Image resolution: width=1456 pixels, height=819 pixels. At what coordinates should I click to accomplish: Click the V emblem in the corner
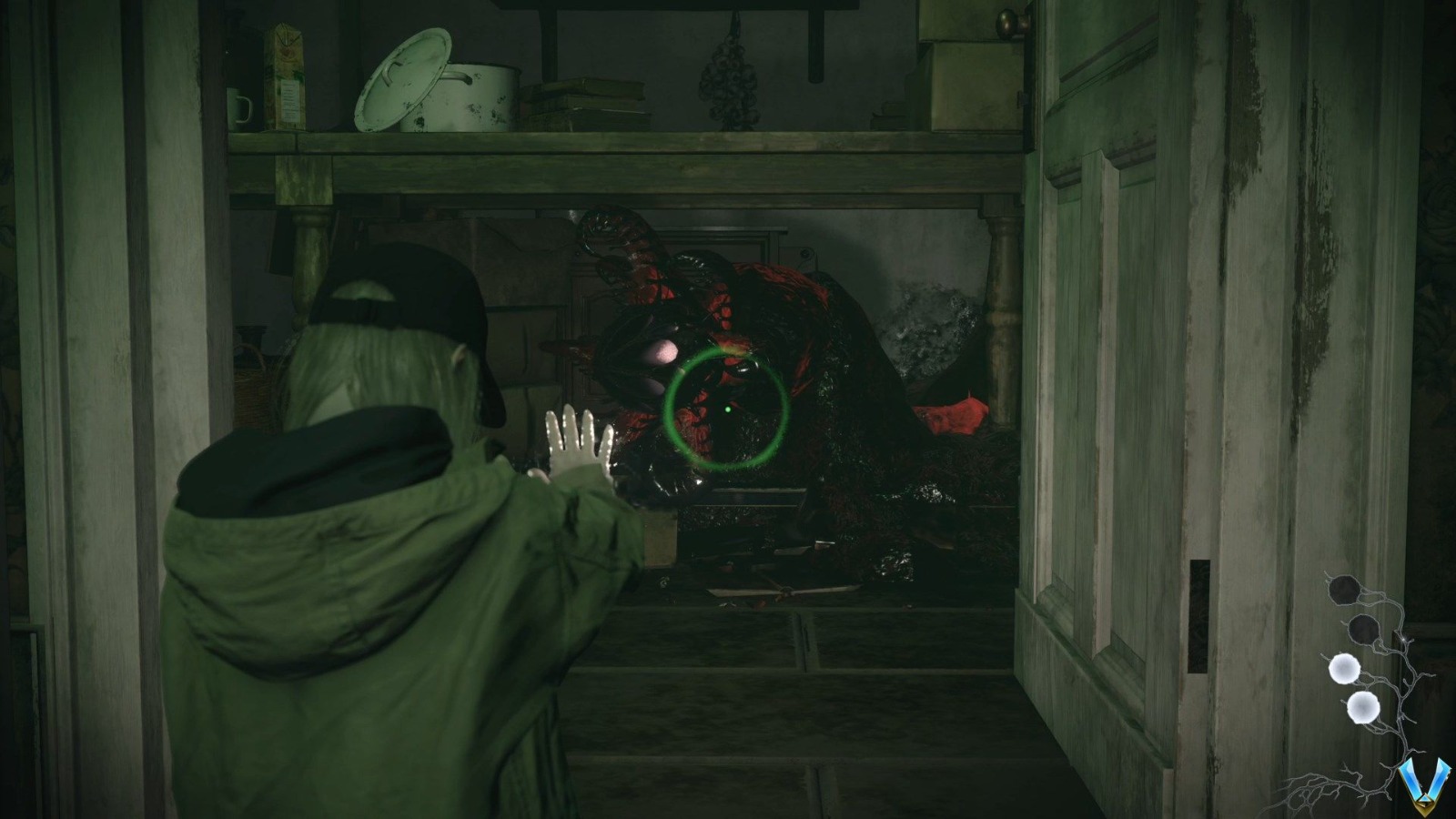1424,784
